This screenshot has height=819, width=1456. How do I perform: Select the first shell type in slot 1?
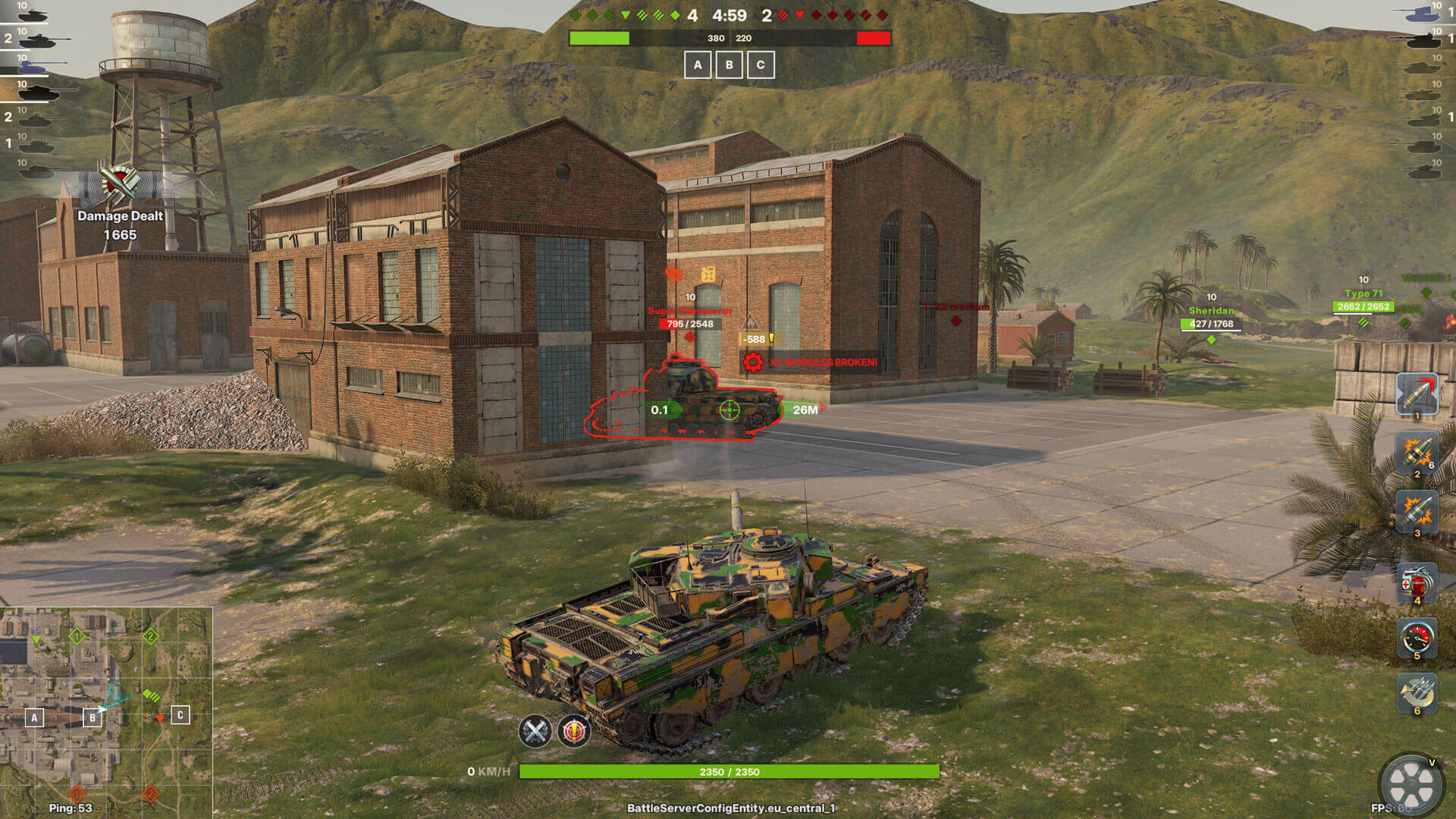(x=1417, y=394)
